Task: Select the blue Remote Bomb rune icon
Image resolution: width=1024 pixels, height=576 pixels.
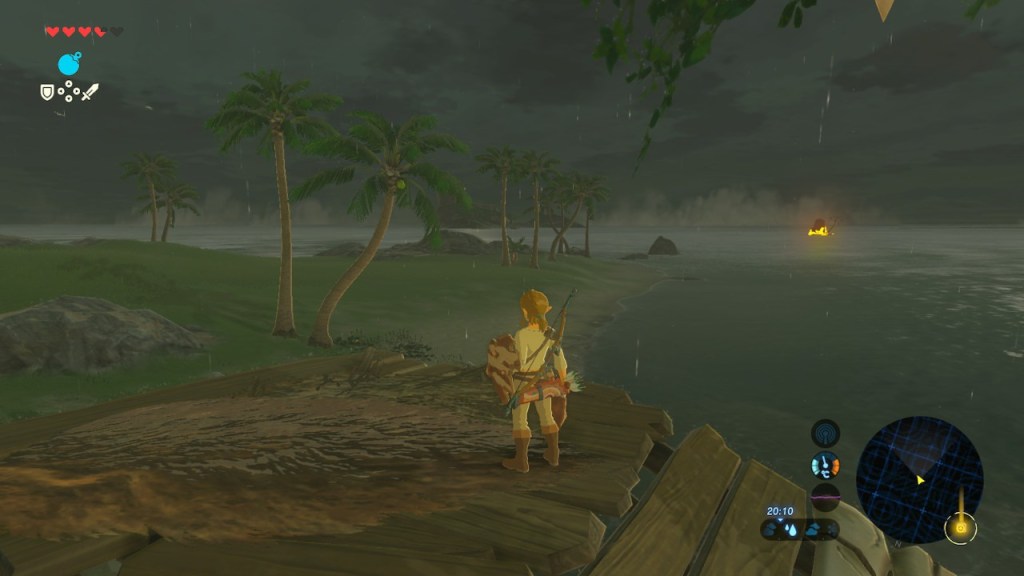Action: 69,65
